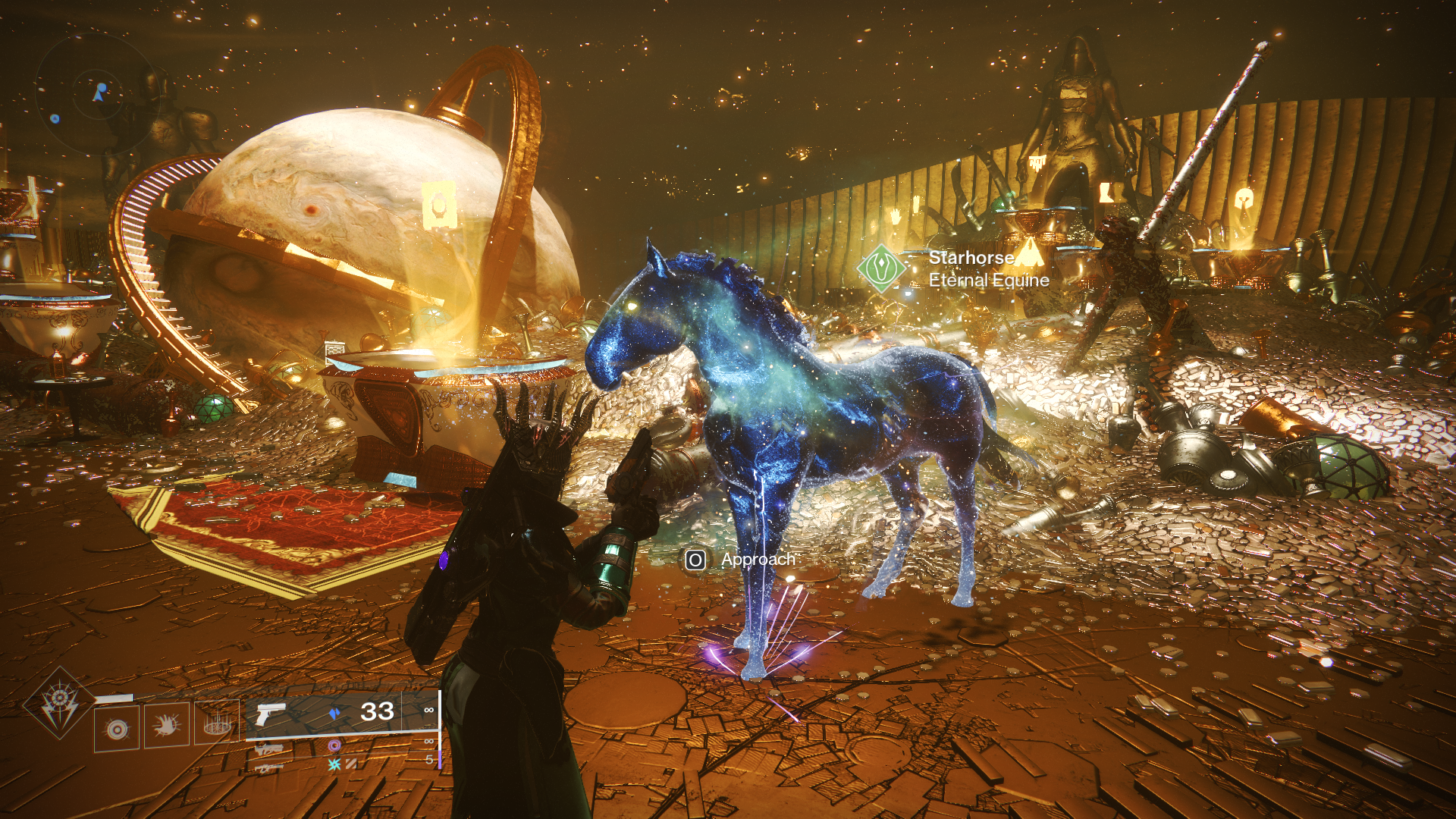Choose the second weapon in the list

pyautogui.click(x=268, y=749)
